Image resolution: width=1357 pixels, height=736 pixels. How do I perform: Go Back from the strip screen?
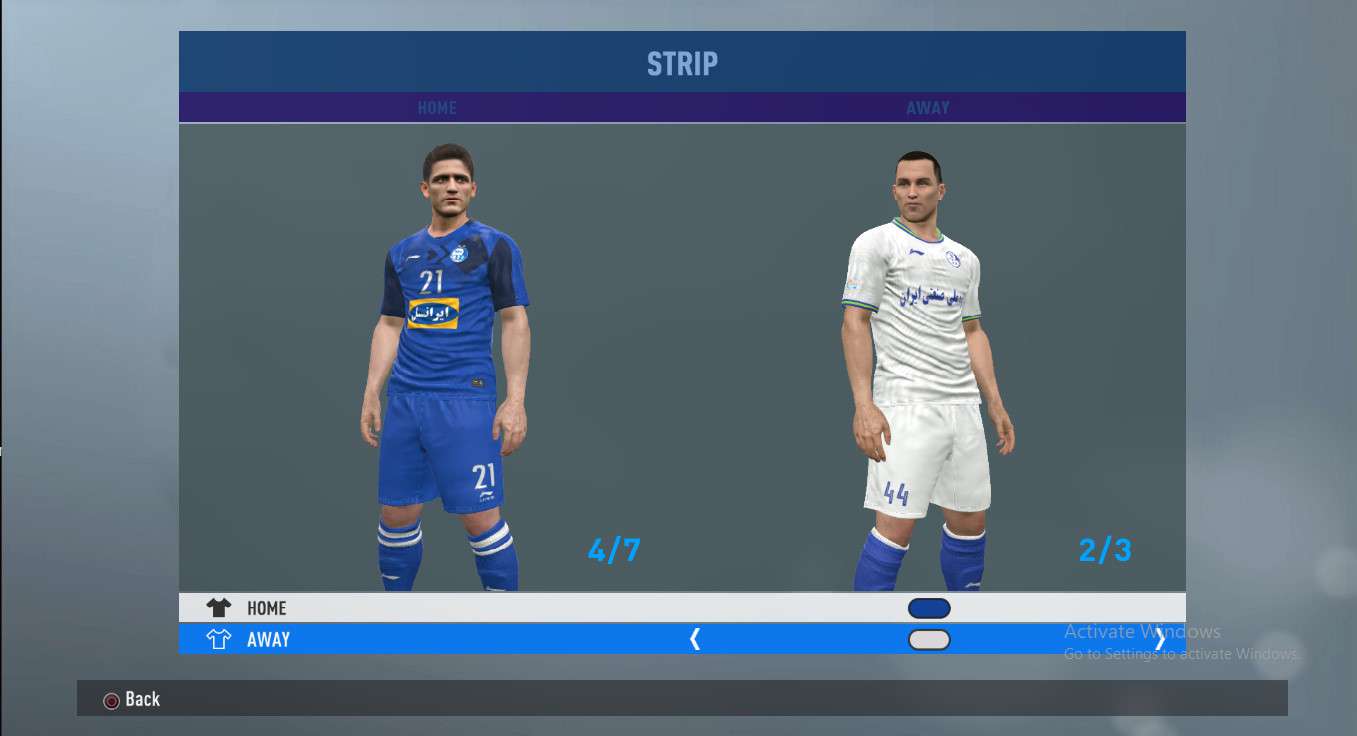pos(132,700)
